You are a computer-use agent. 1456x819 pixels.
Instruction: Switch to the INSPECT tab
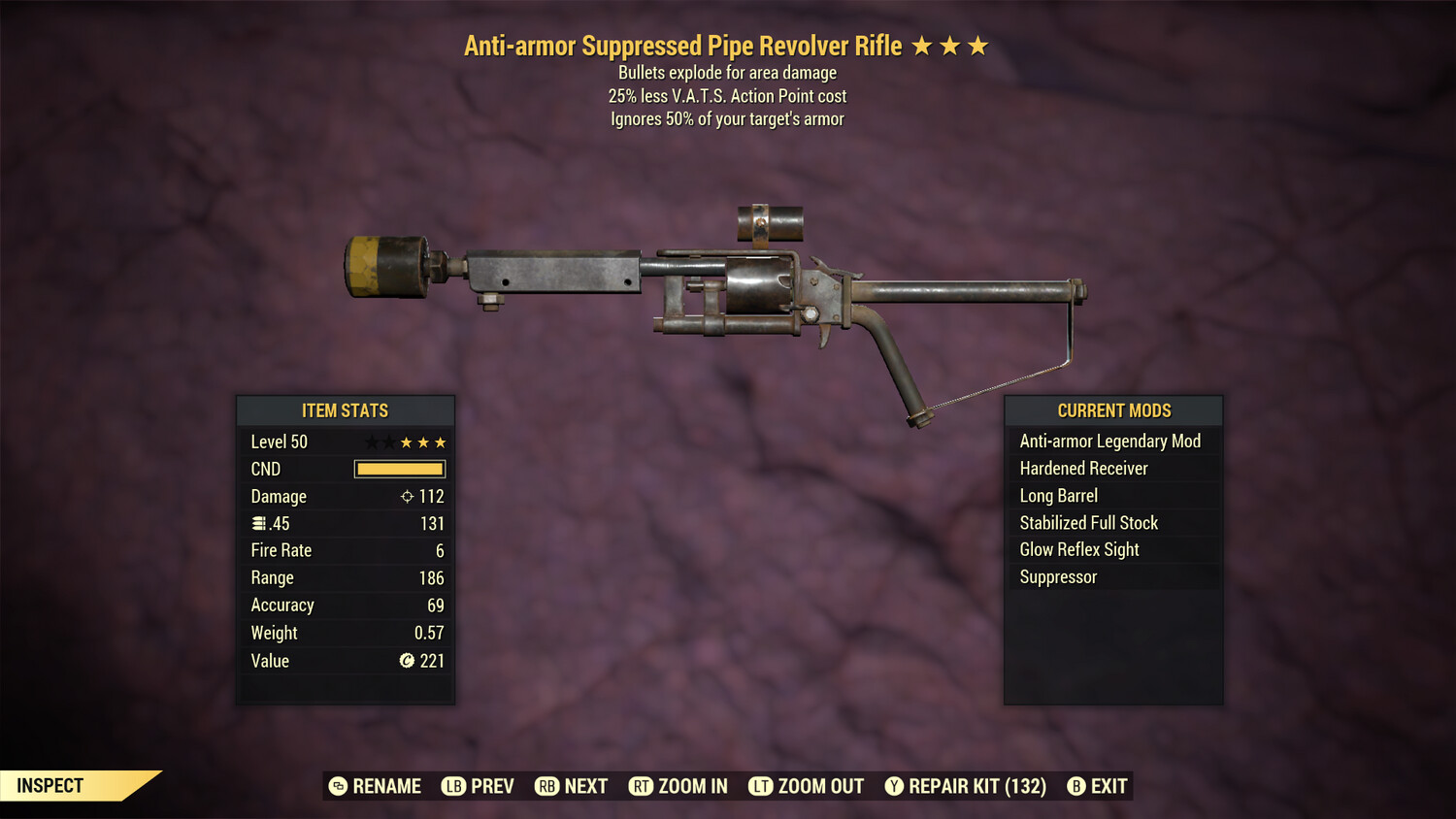49,786
